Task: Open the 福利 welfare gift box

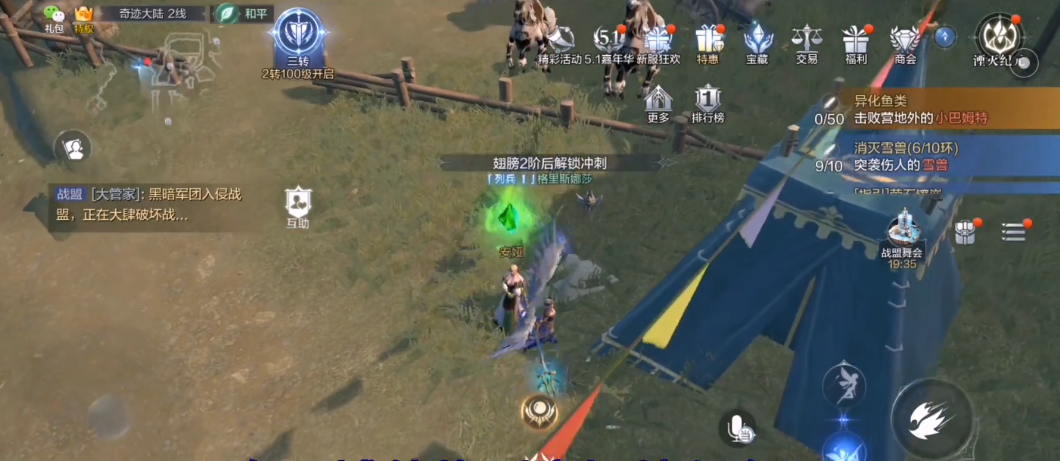Action: [x=855, y=42]
